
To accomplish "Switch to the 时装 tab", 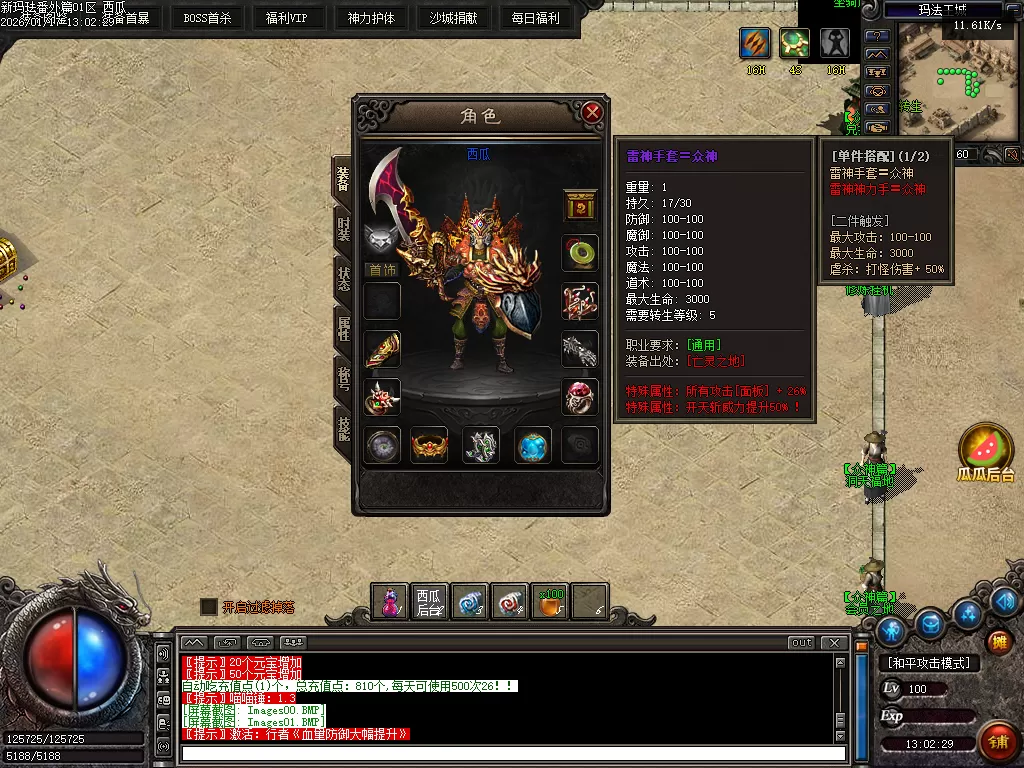I will tap(343, 228).
